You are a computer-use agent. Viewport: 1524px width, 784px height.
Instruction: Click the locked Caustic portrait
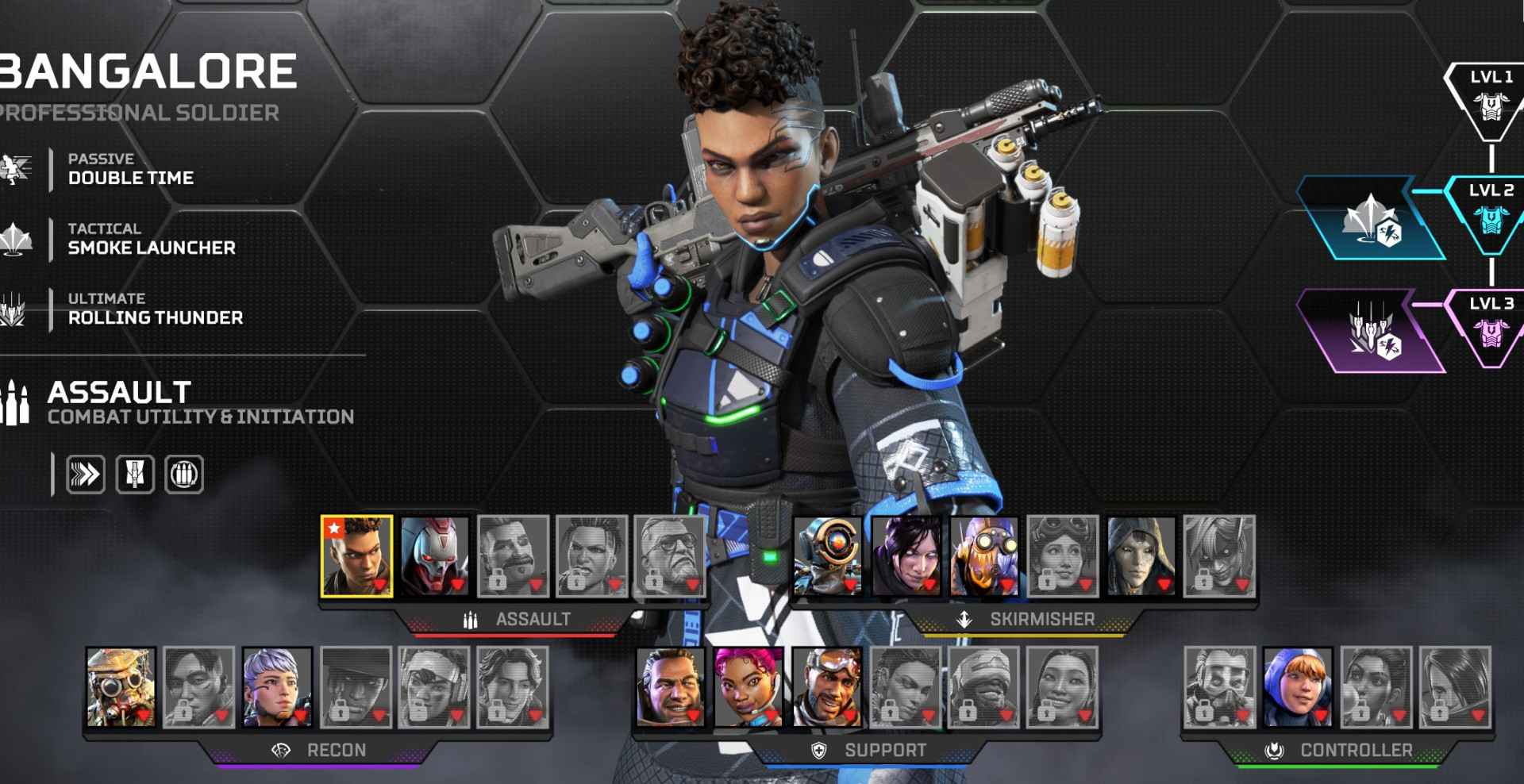click(x=1219, y=687)
